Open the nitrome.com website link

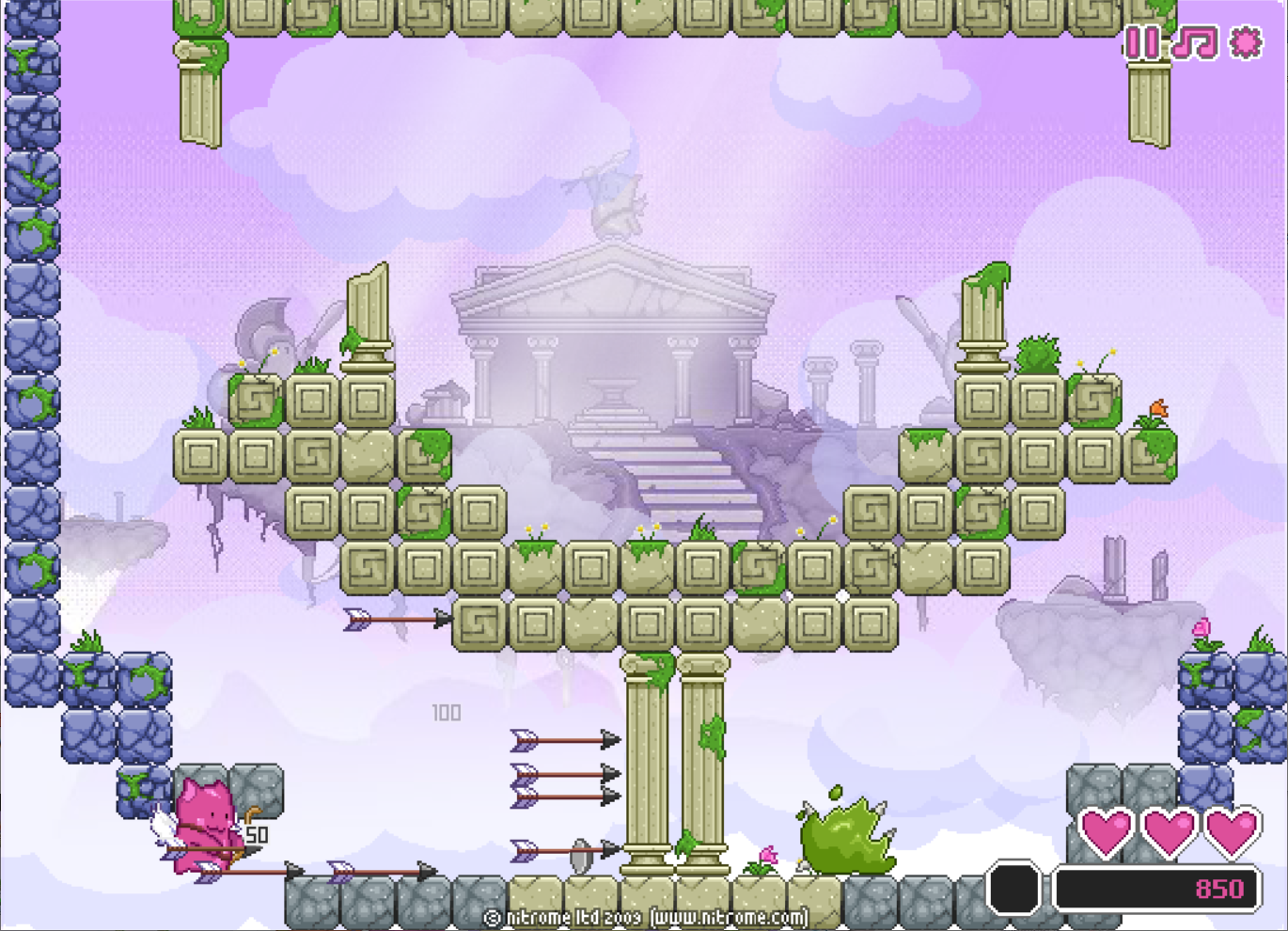pos(730,917)
